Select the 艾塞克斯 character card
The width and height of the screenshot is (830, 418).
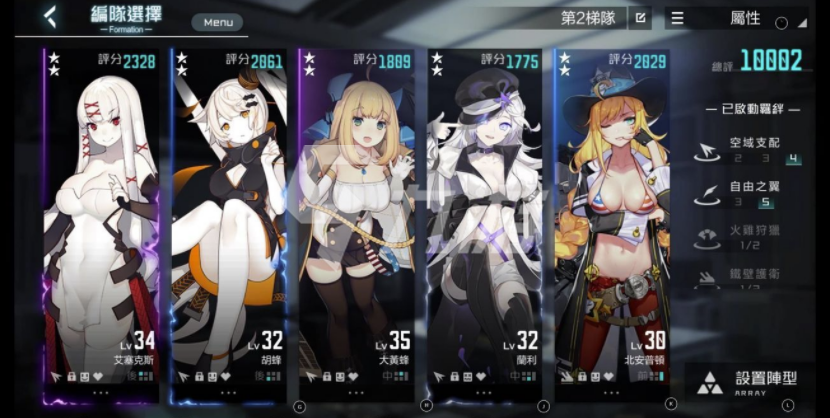(101, 220)
